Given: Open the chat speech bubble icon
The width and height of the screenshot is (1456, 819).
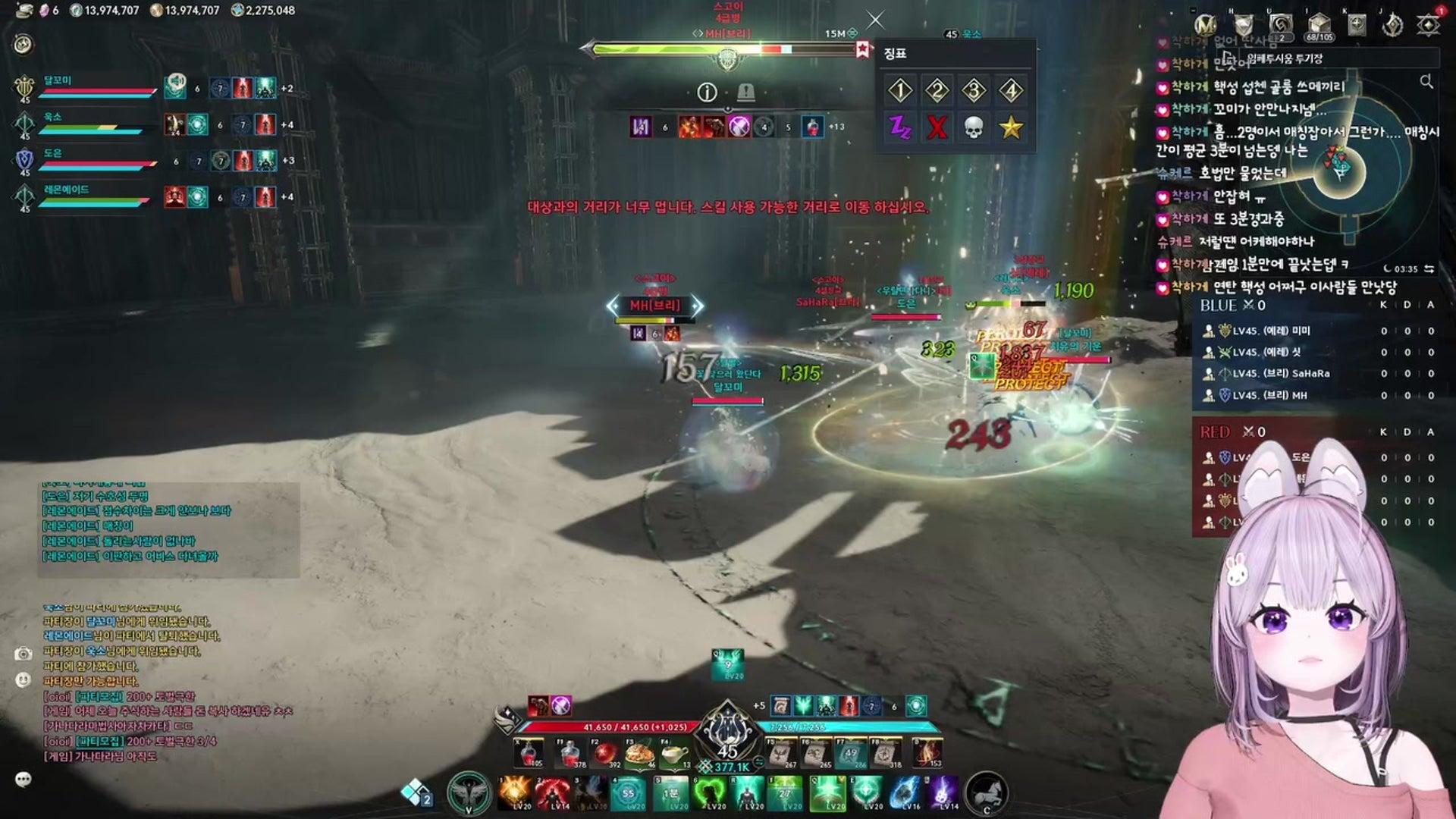Looking at the screenshot, I should tap(24, 779).
